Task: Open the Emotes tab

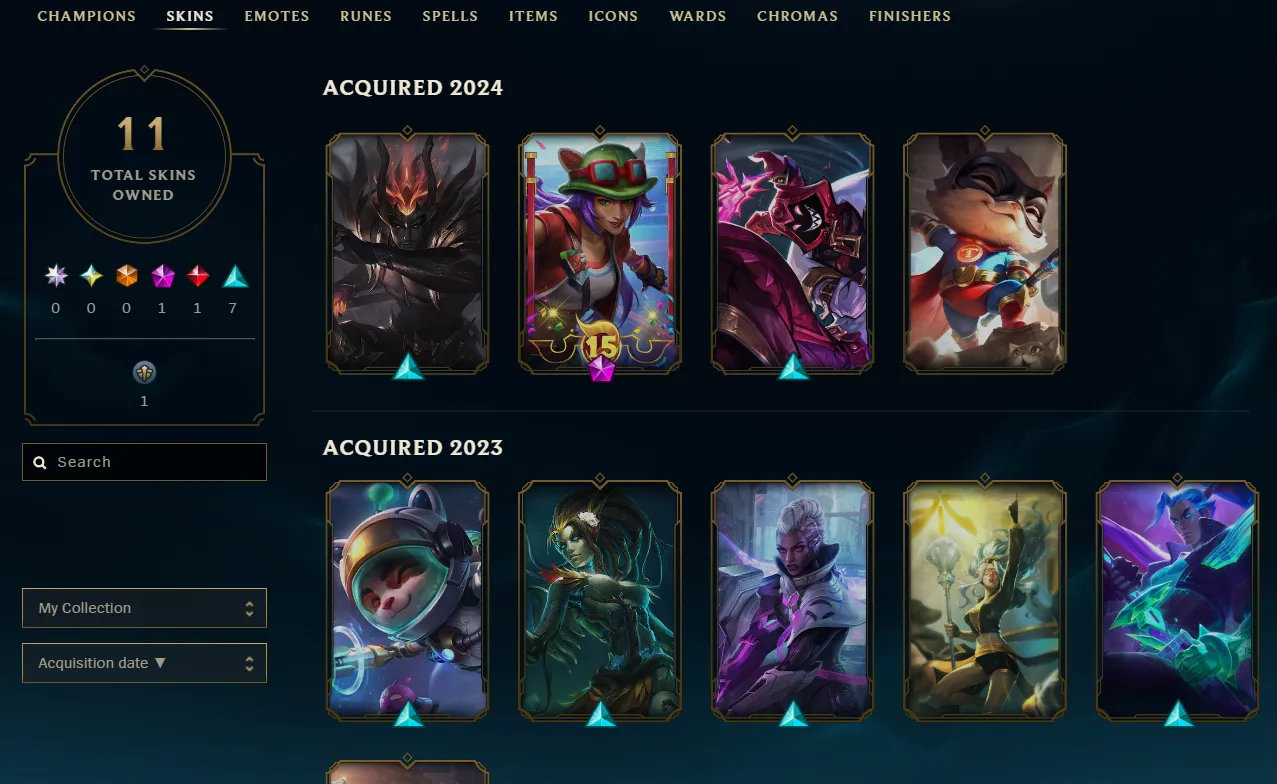Action: (276, 16)
